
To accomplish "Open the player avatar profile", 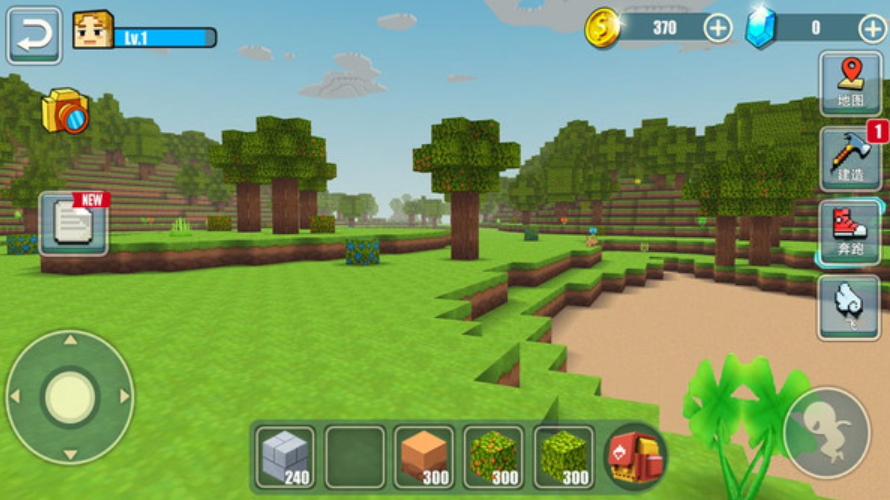I will tap(92, 31).
